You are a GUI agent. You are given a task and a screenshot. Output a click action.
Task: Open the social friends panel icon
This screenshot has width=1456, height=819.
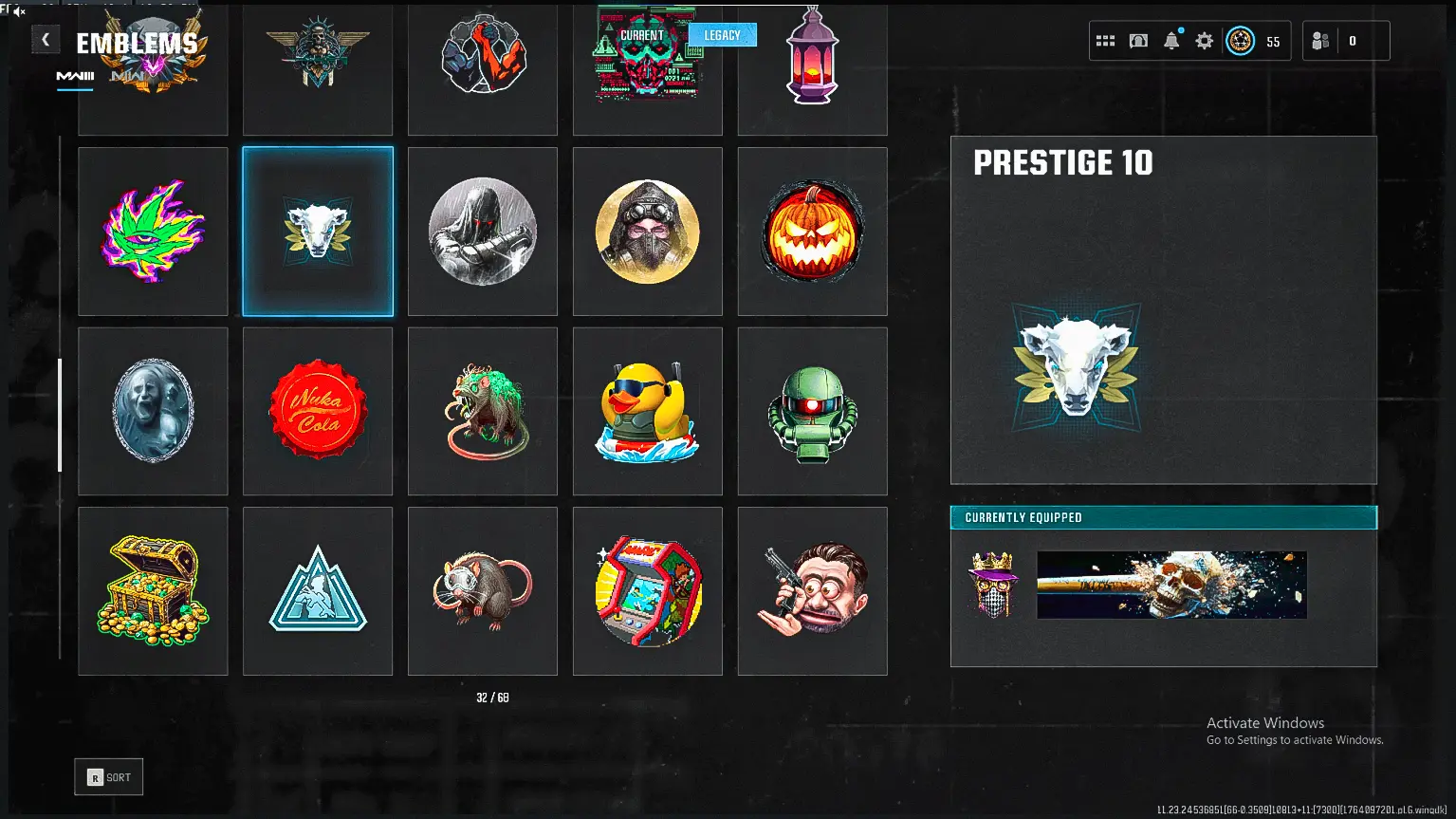[x=1321, y=40]
